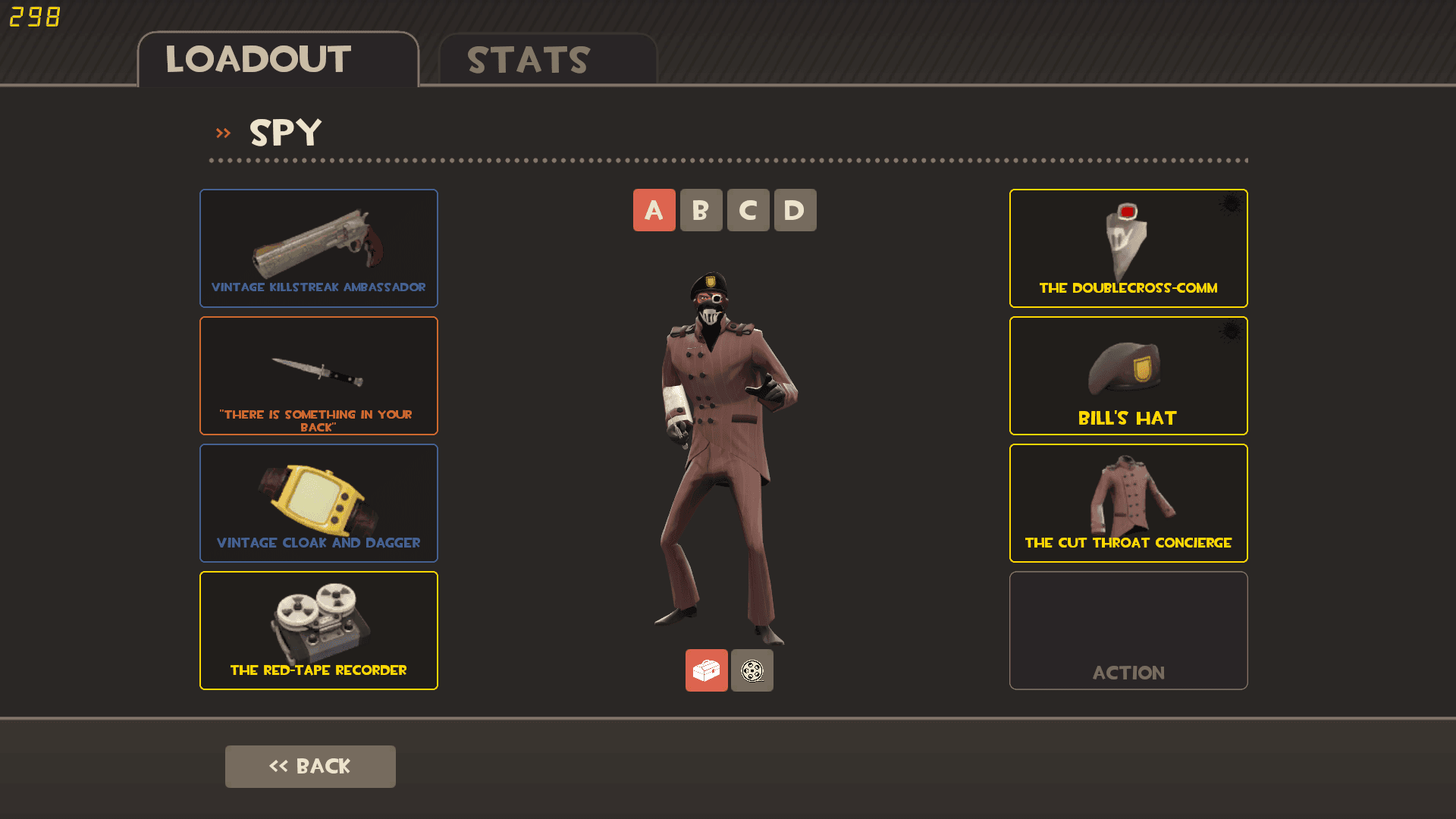Select the Red-Tape Recorder sapper slot
Image resolution: width=1456 pixels, height=819 pixels.
(x=318, y=630)
